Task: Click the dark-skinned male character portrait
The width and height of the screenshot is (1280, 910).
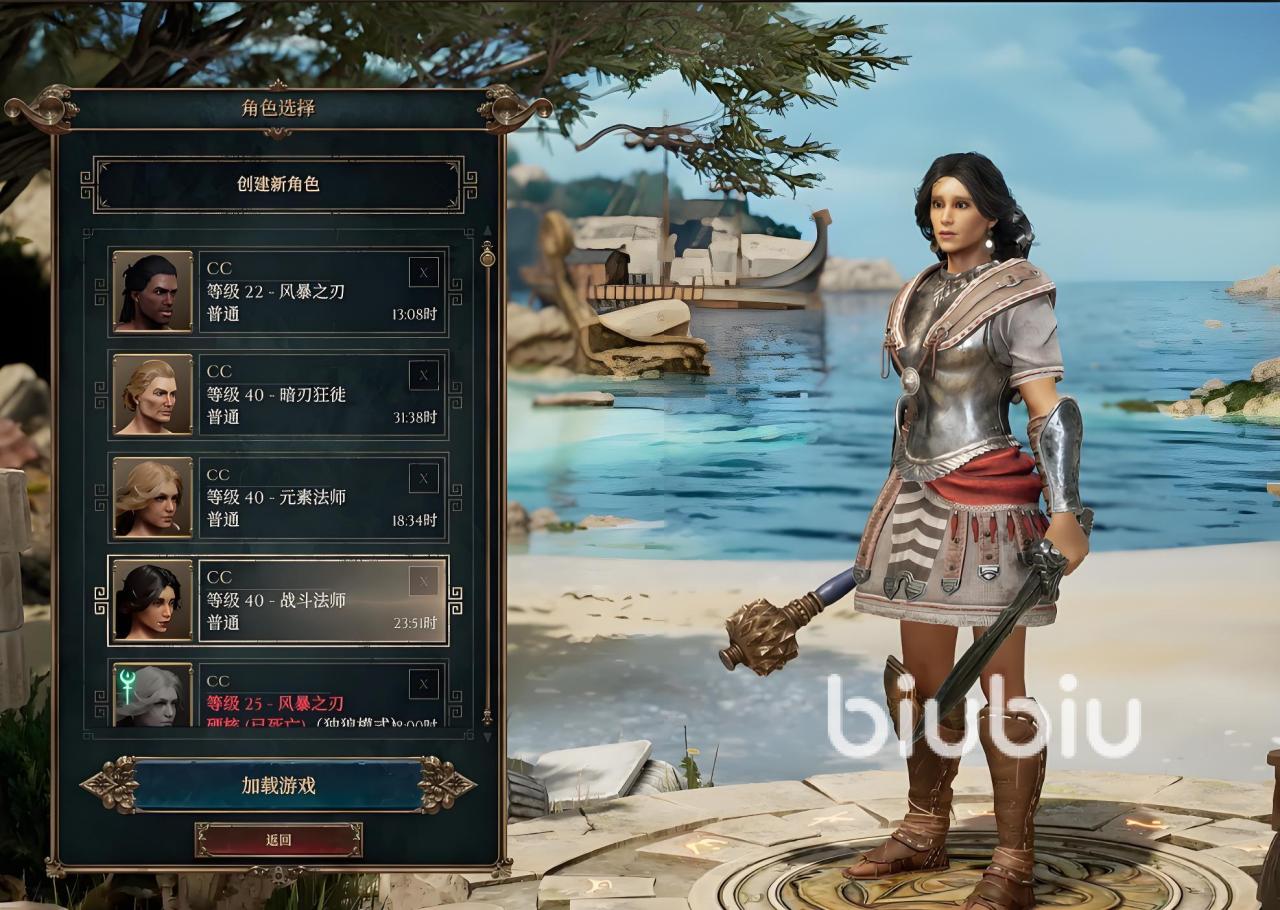Action: click(x=152, y=291)
